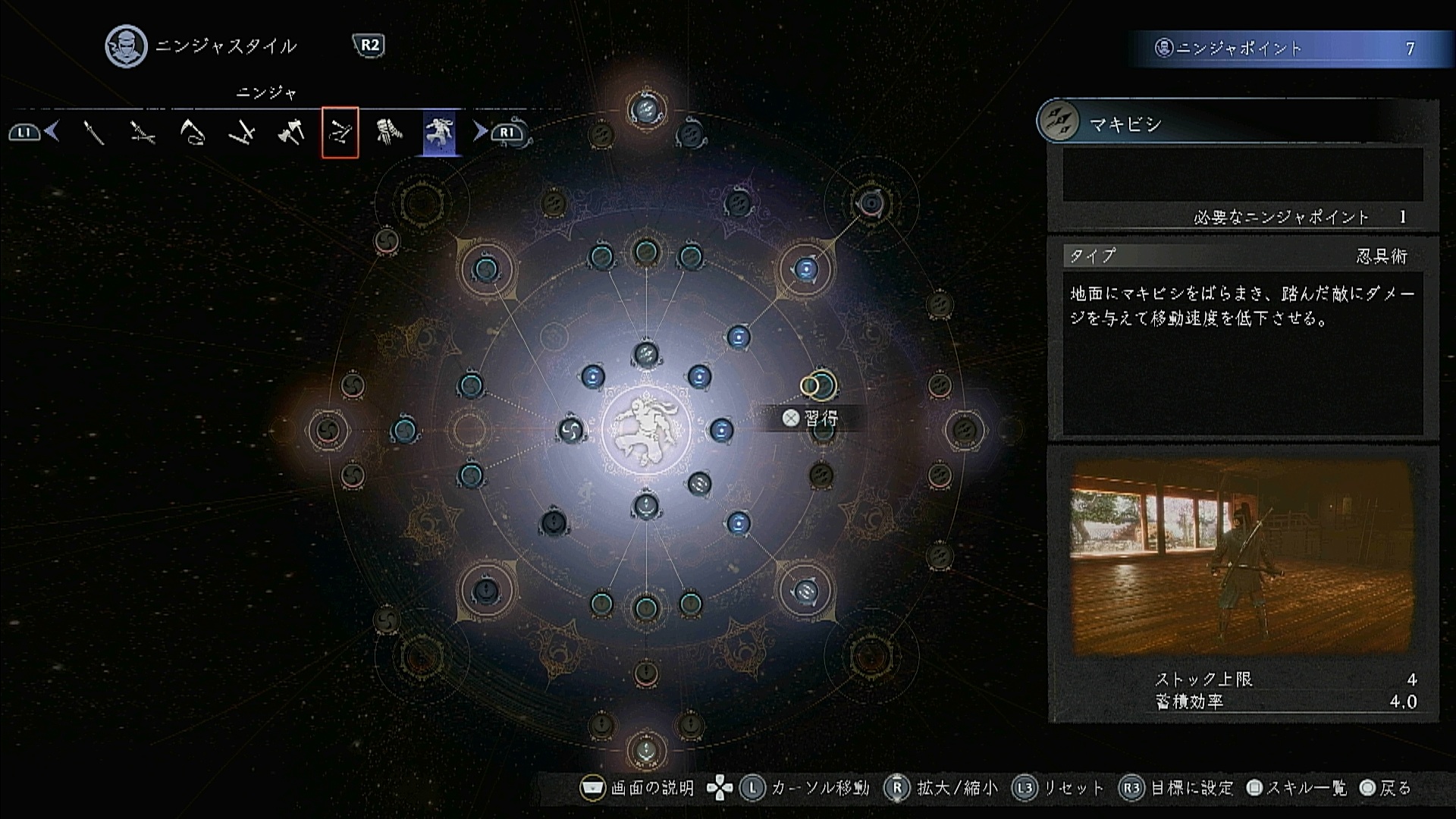Open the dual swords skill tab
This screenshot has width=1456, height=819.
pos(143,133)
